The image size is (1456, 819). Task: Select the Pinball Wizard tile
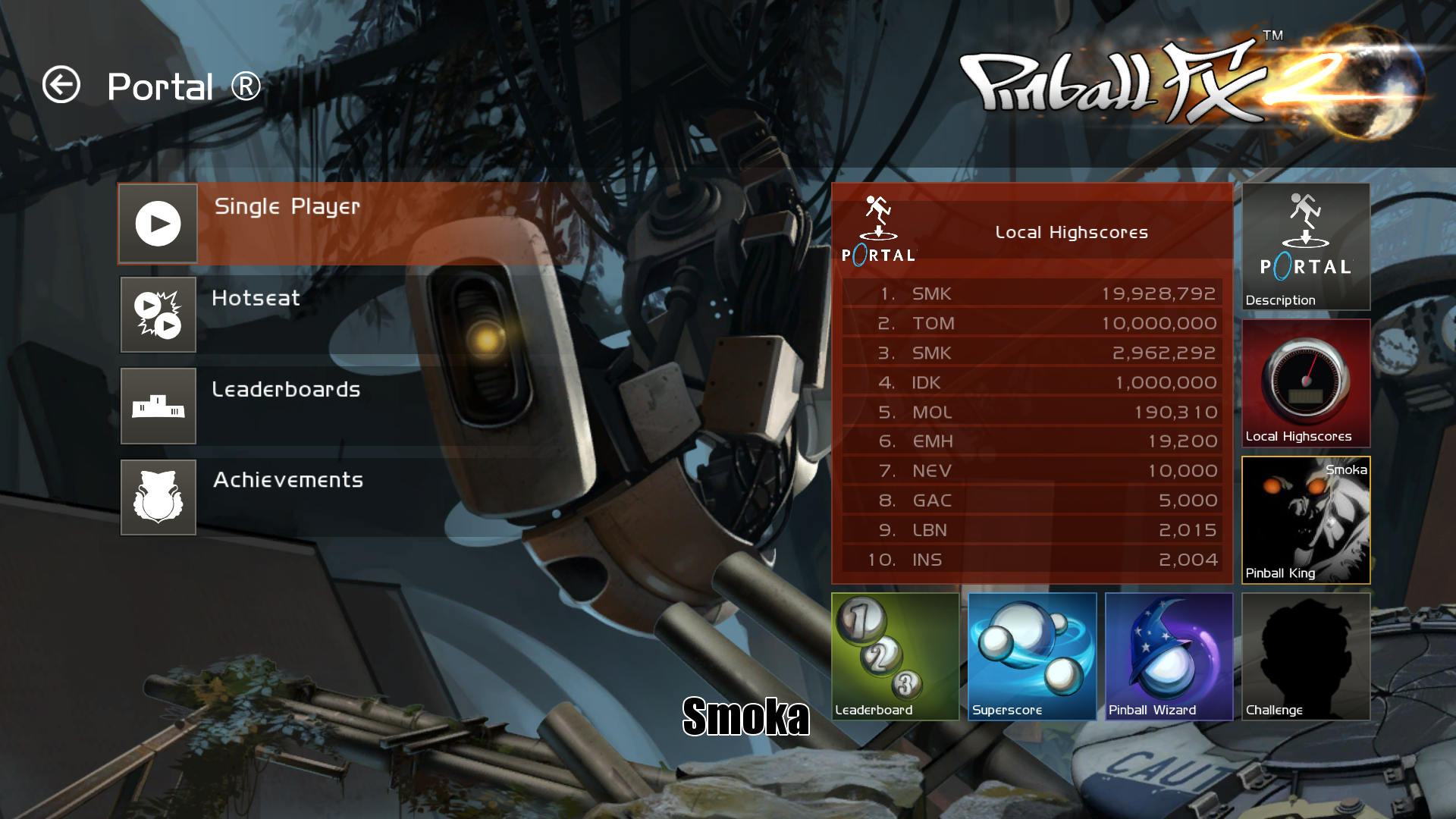pos(1169,656)
